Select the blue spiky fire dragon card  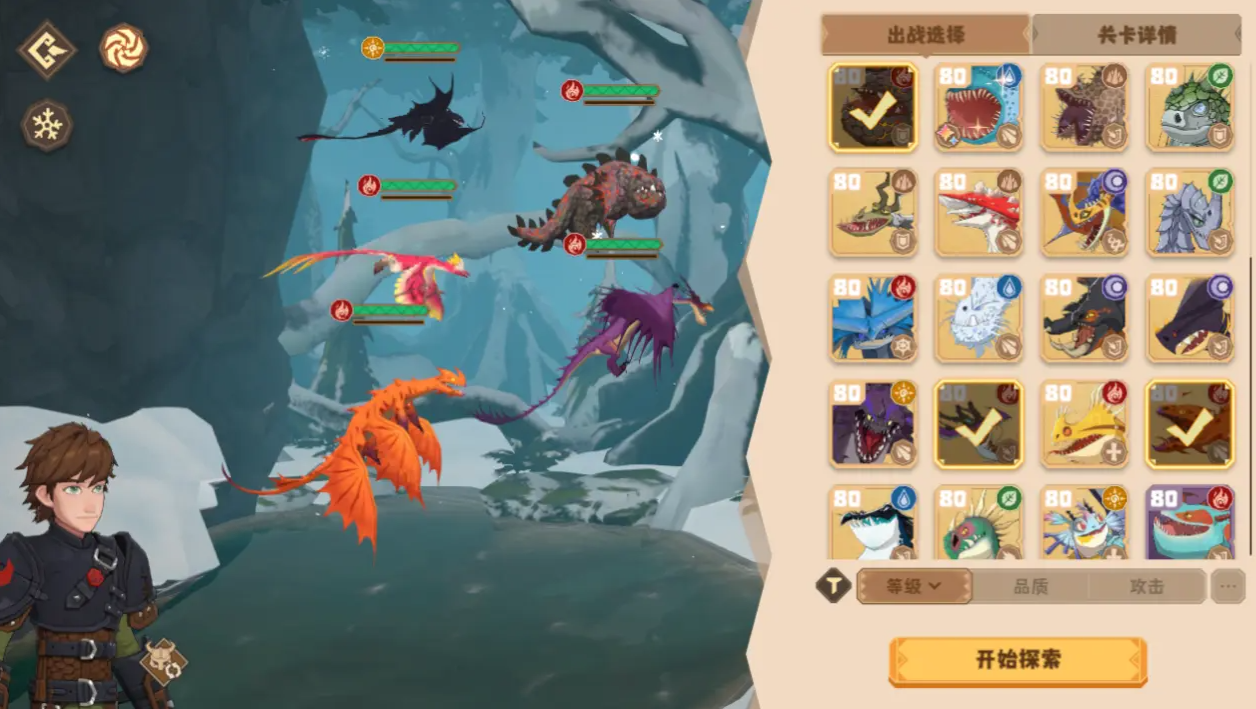(873, 317)
